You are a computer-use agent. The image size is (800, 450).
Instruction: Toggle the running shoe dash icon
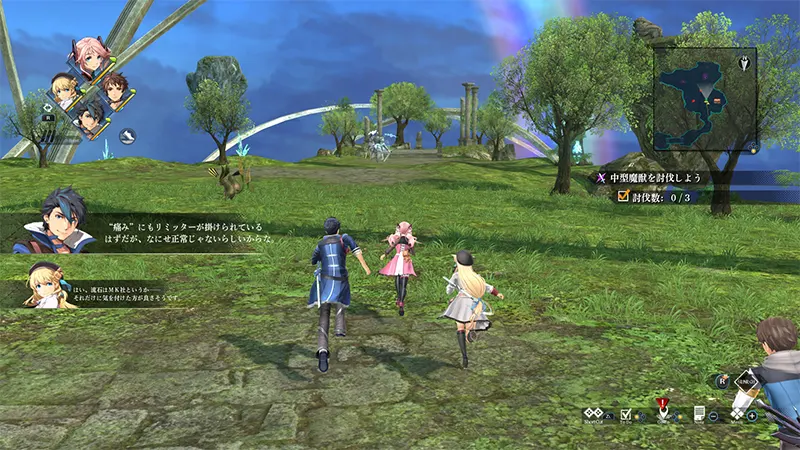tap(128, 135)
